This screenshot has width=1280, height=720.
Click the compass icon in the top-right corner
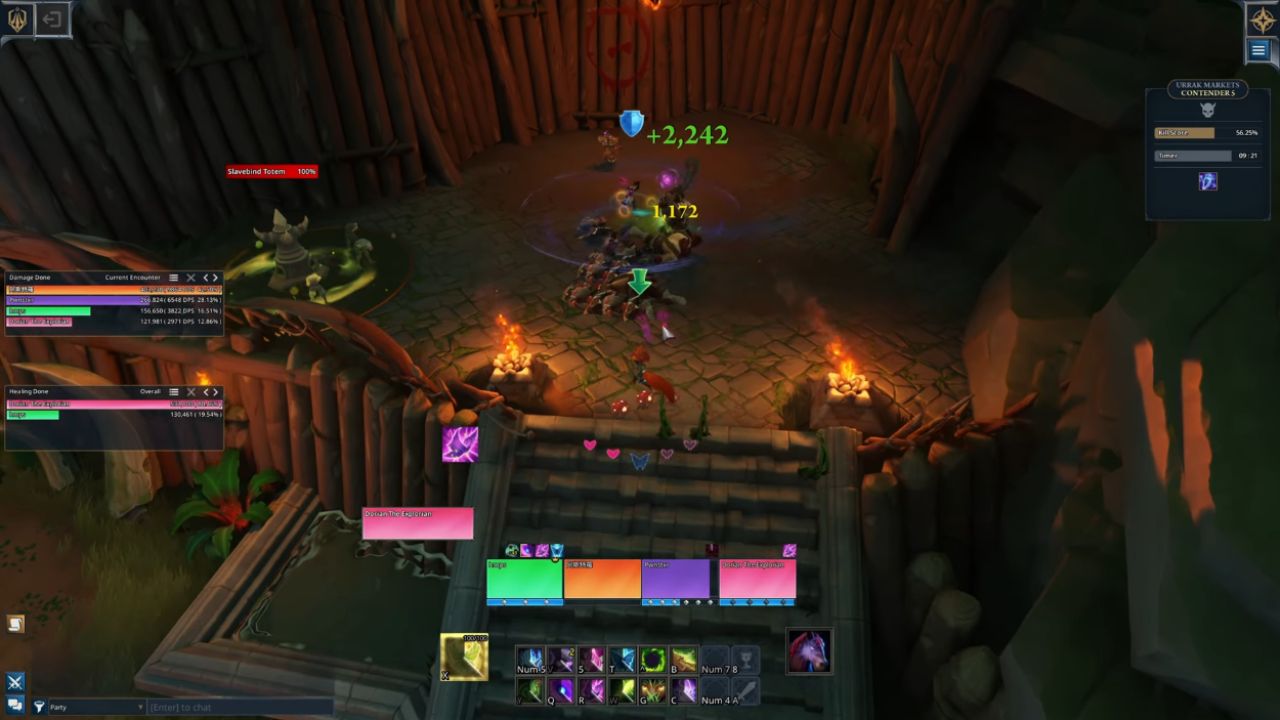(1260, 19)
